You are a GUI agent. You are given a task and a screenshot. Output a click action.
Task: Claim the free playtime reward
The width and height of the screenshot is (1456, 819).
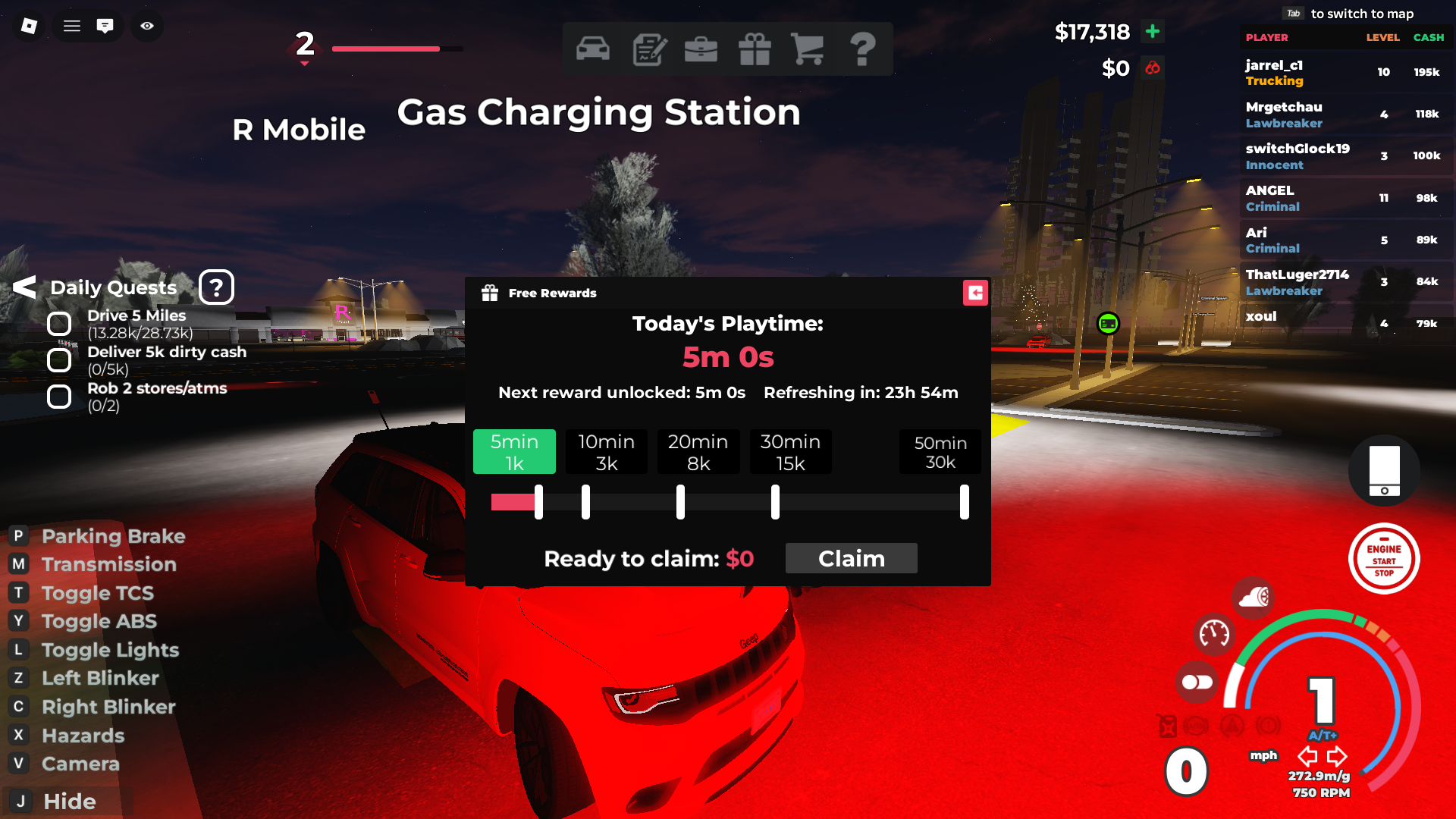pyautogui.click(x=851, y=559)
